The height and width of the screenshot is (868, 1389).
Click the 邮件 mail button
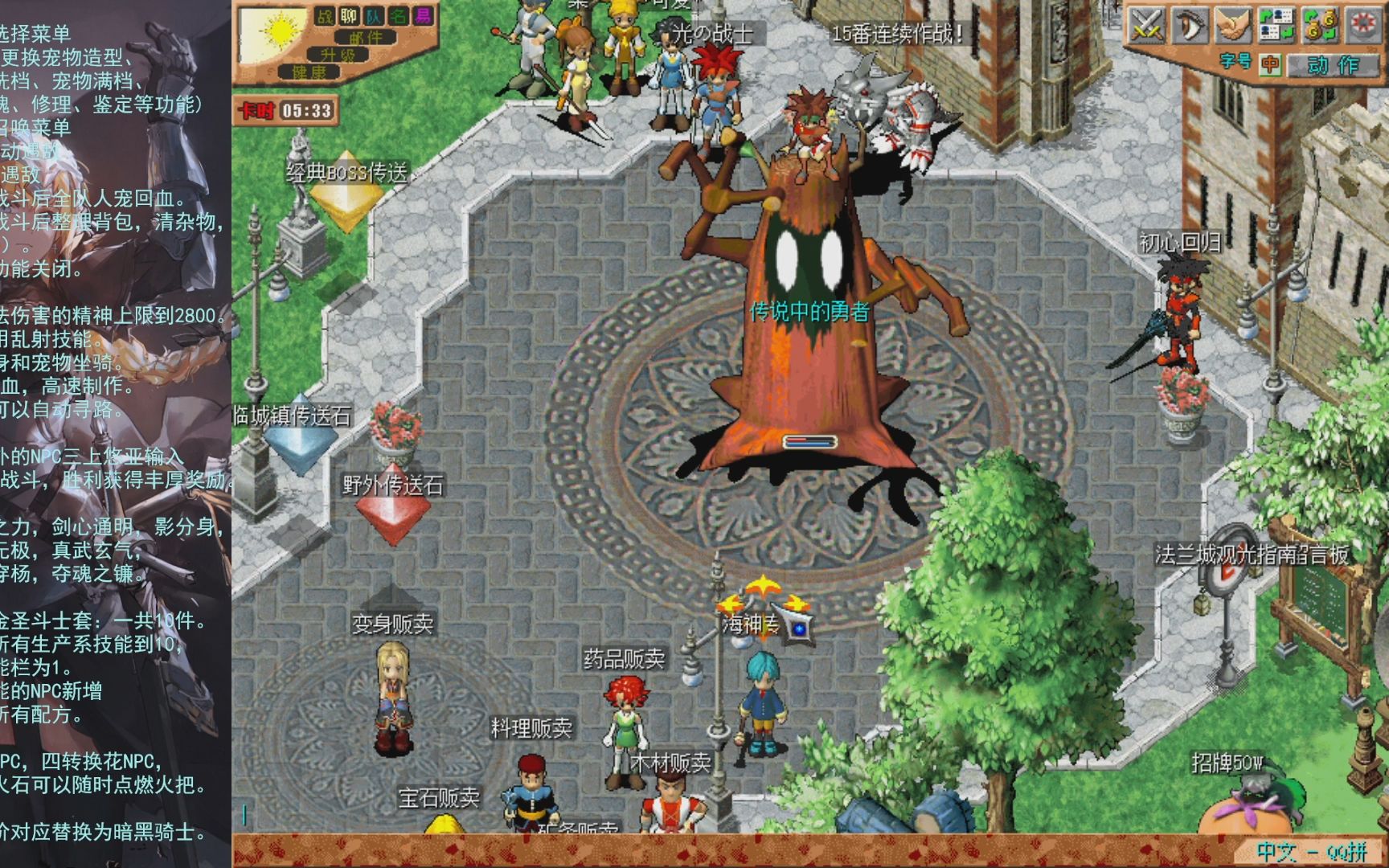367,38
